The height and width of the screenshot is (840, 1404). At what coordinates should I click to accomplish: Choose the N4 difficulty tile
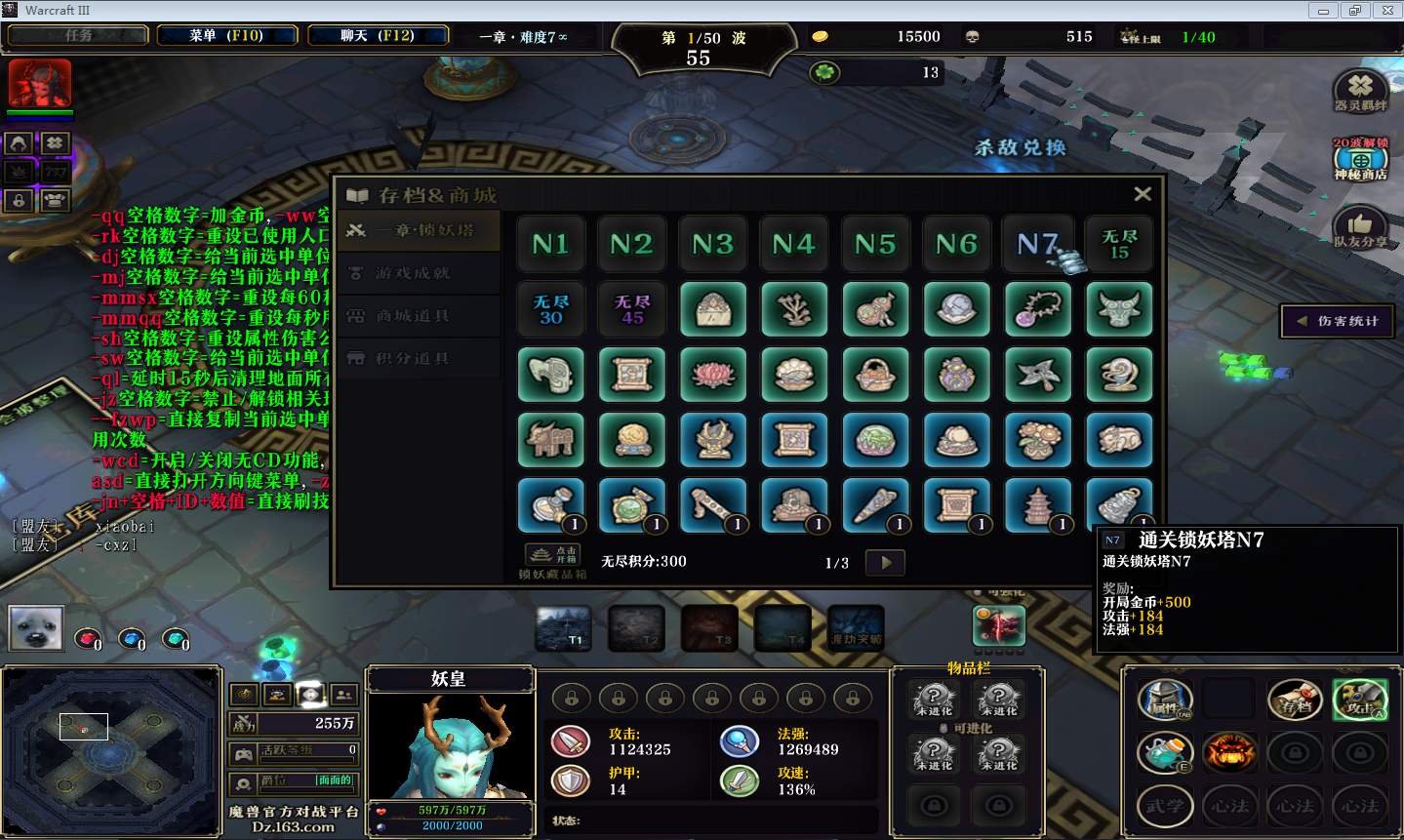click(x=793, y=244)
